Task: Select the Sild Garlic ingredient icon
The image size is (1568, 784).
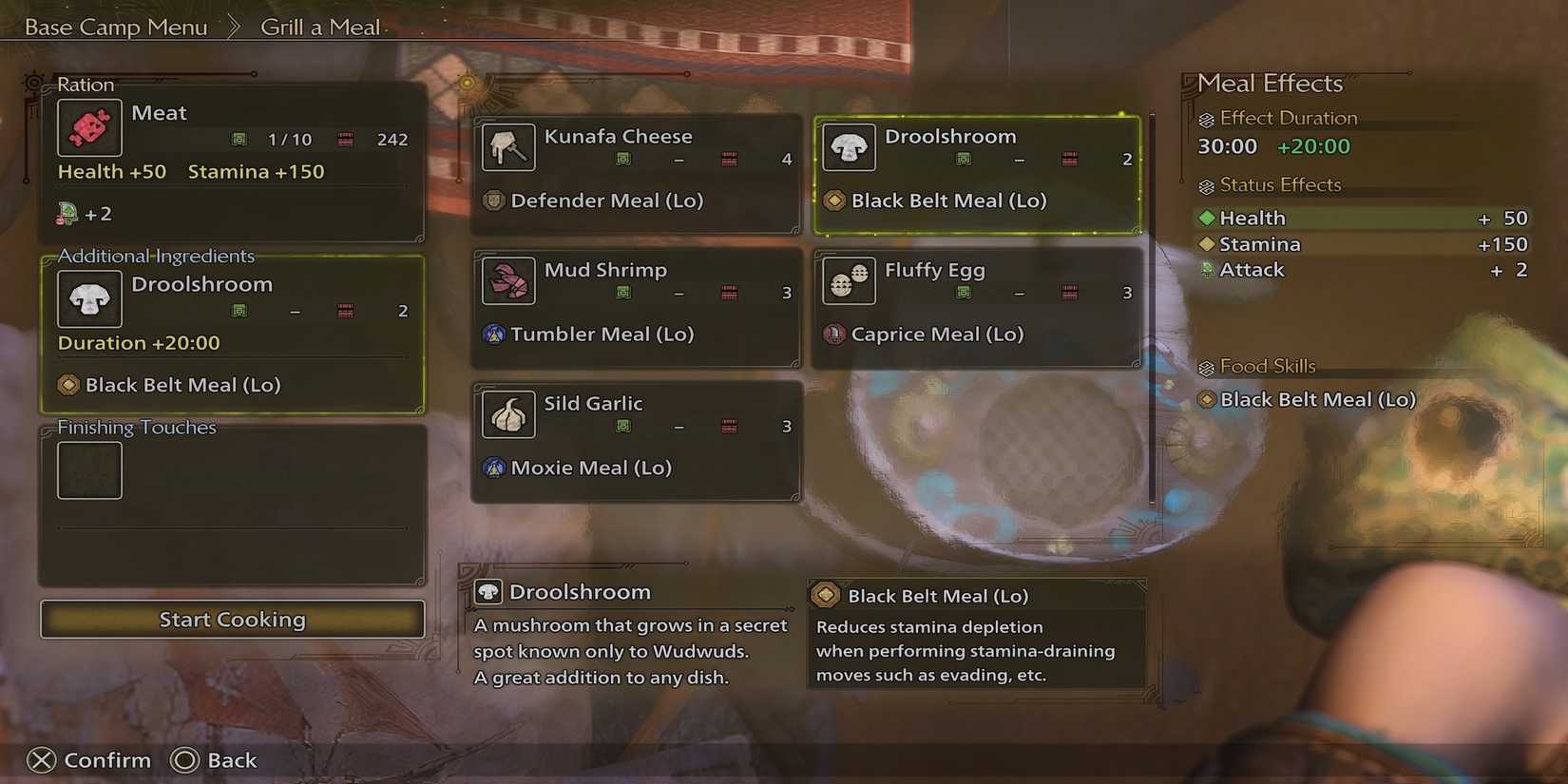Action: (507, 415)
